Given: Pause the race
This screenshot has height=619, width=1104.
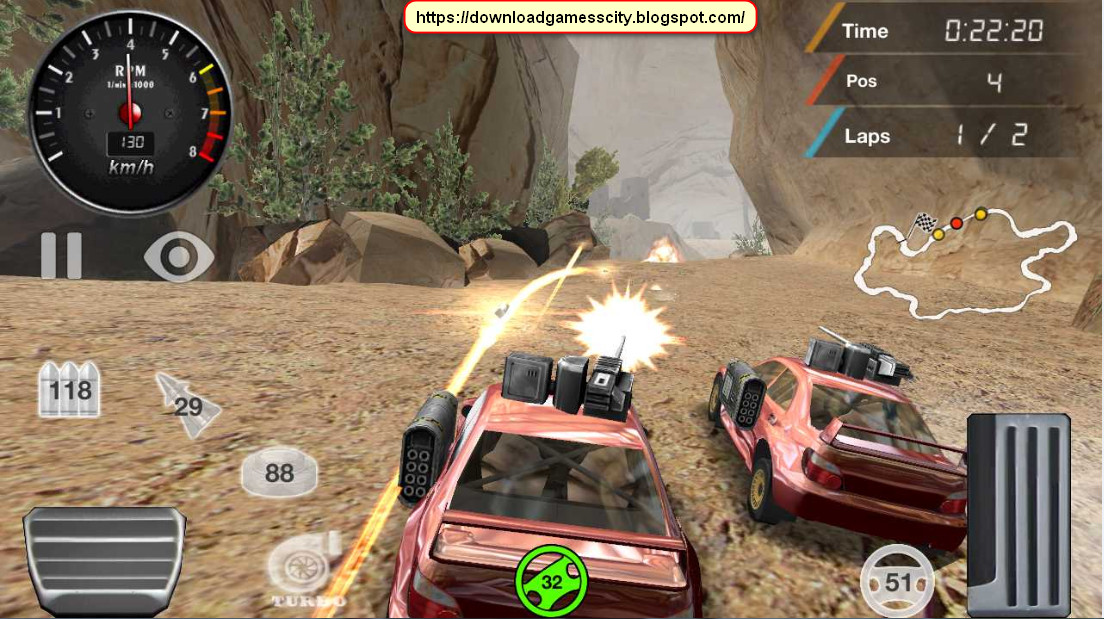Looking at the screenshot, I should [x=61, y=256].
